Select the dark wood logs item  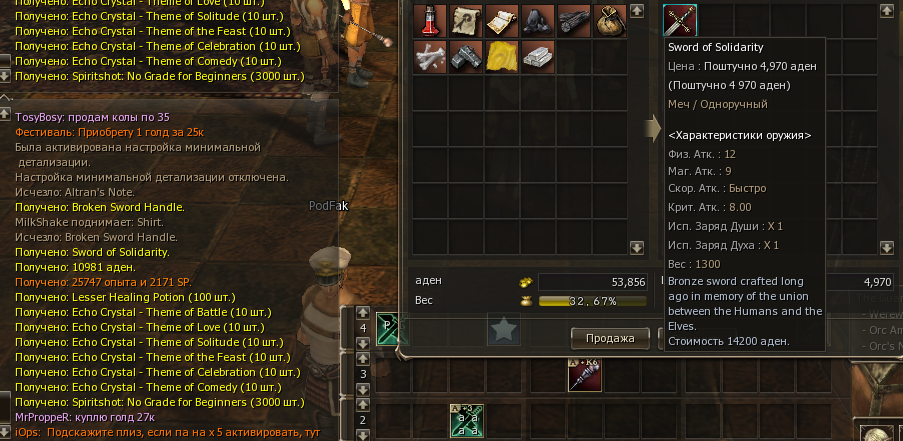(x=574, y=21)
